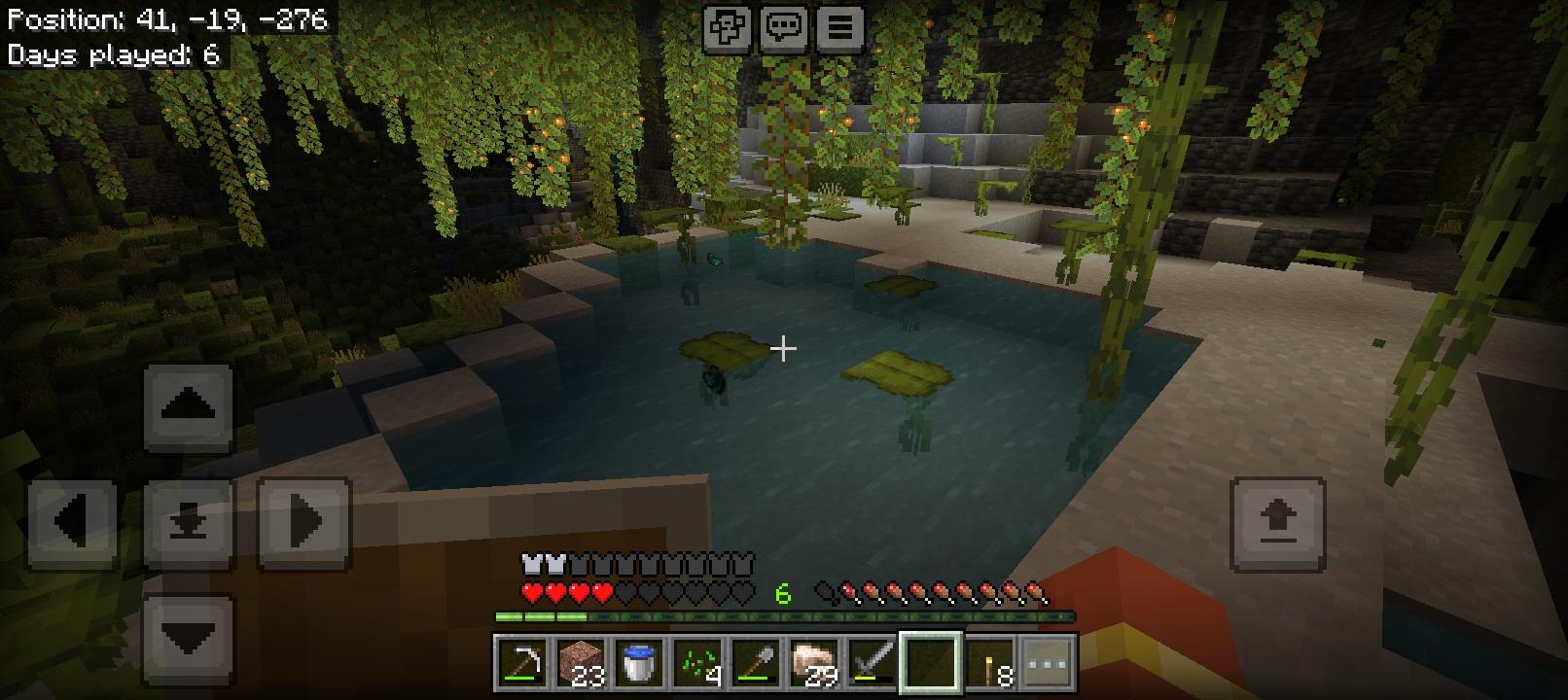Image resolution: width=1568 pixels, height=700 pixels.
Task: Select the bucket hotbar slot
Action: tap(634, 663)
